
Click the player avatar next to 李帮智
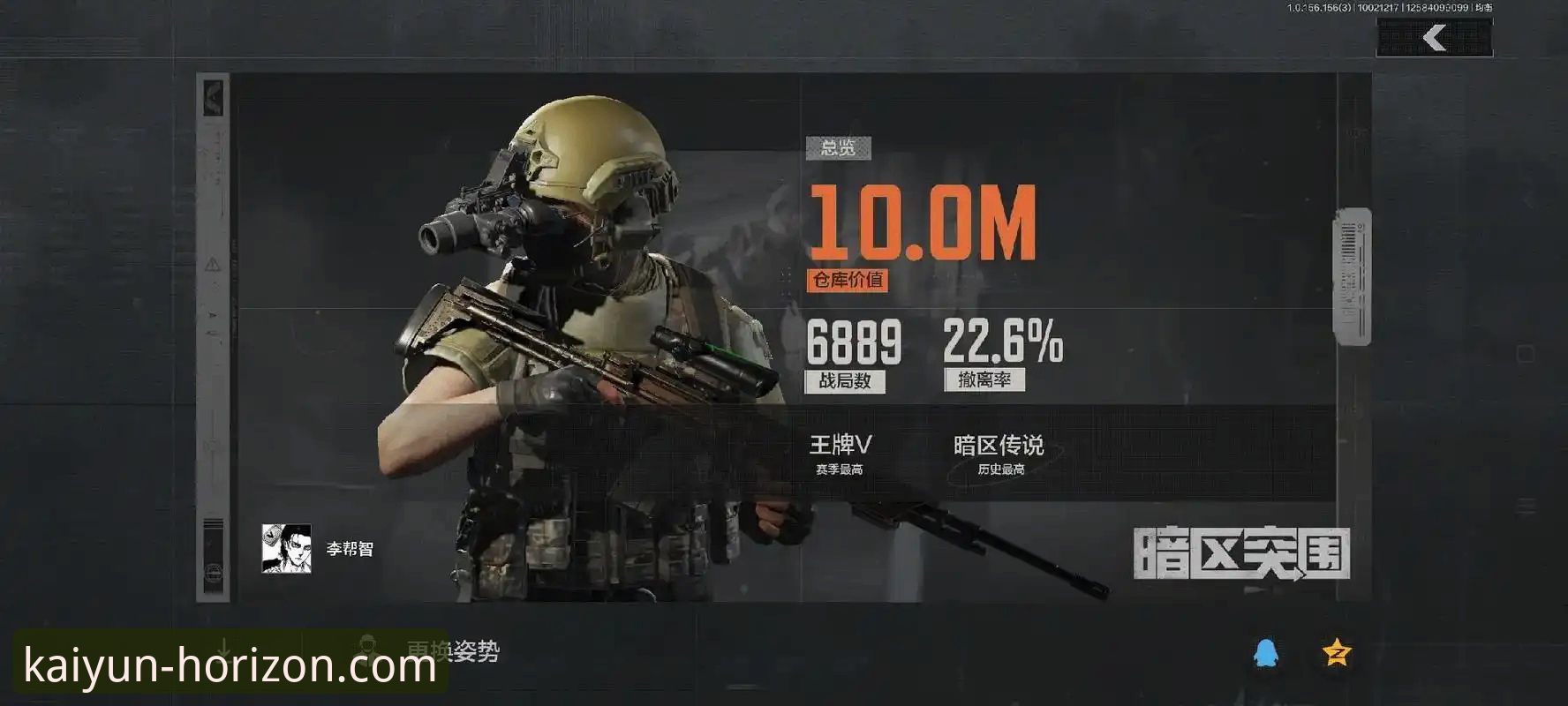click(286, 549)
